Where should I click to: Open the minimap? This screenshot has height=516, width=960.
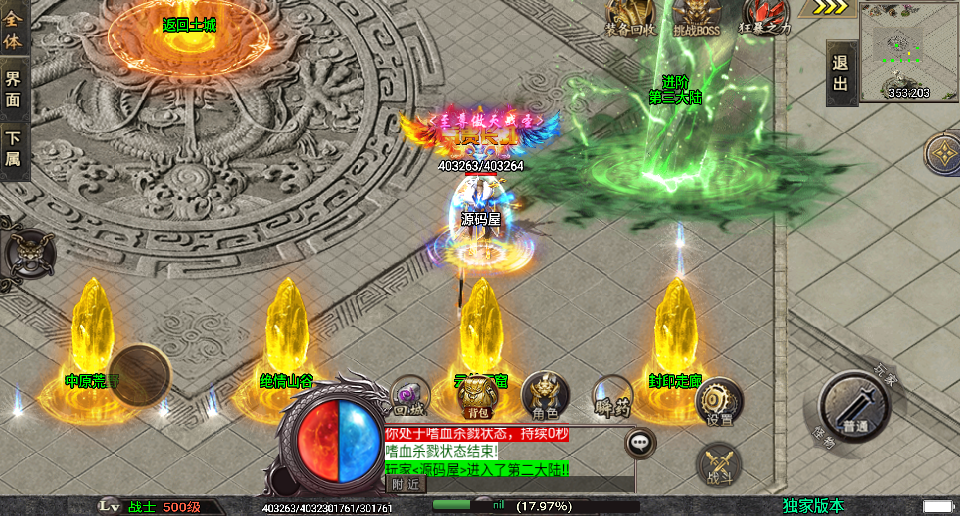[x=908, y=50]
